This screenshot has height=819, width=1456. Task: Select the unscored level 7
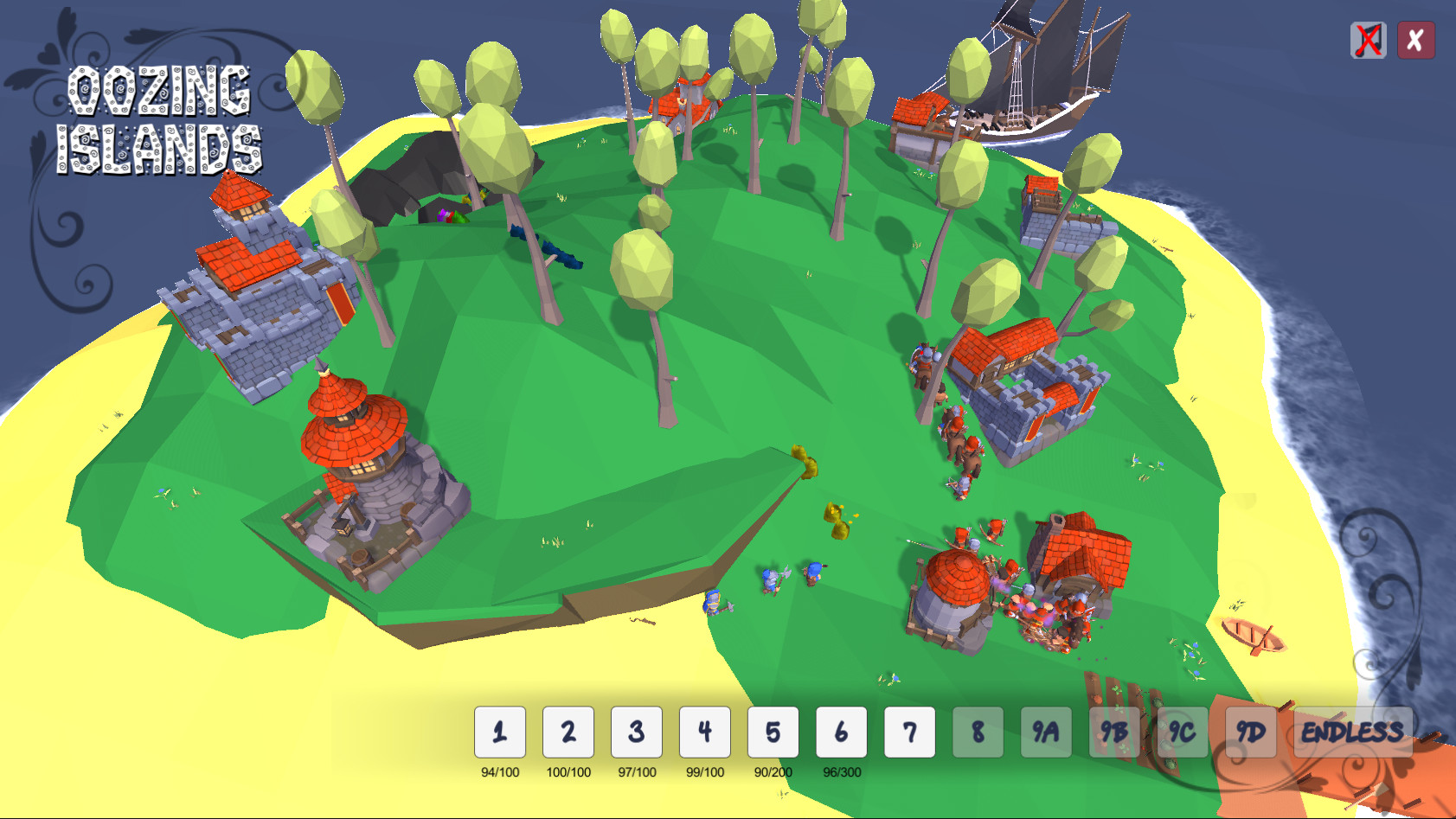click(909, 731)
